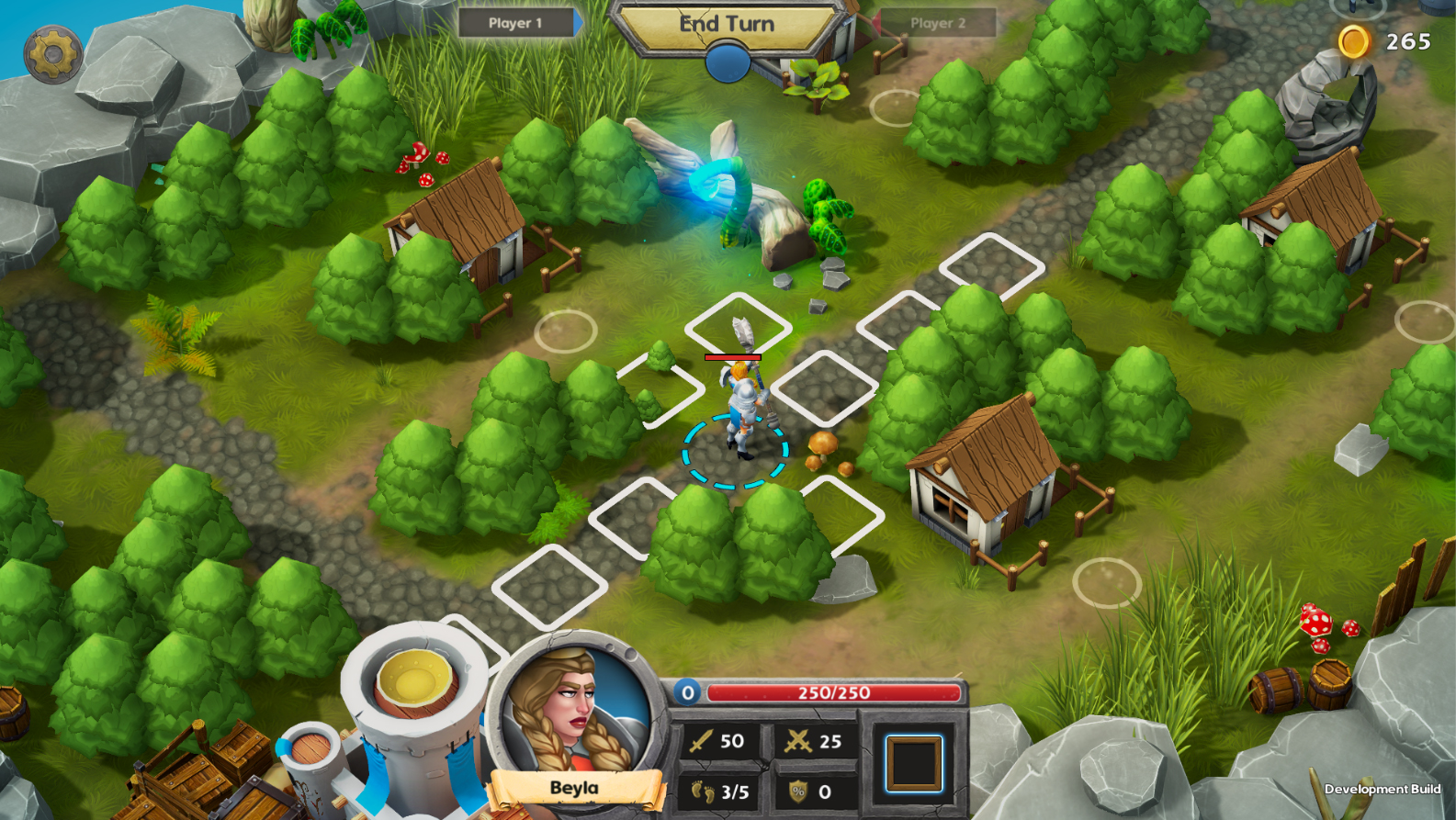
Task: Click the gold coin icon next to 265
Action: (x=1354, y=41)
